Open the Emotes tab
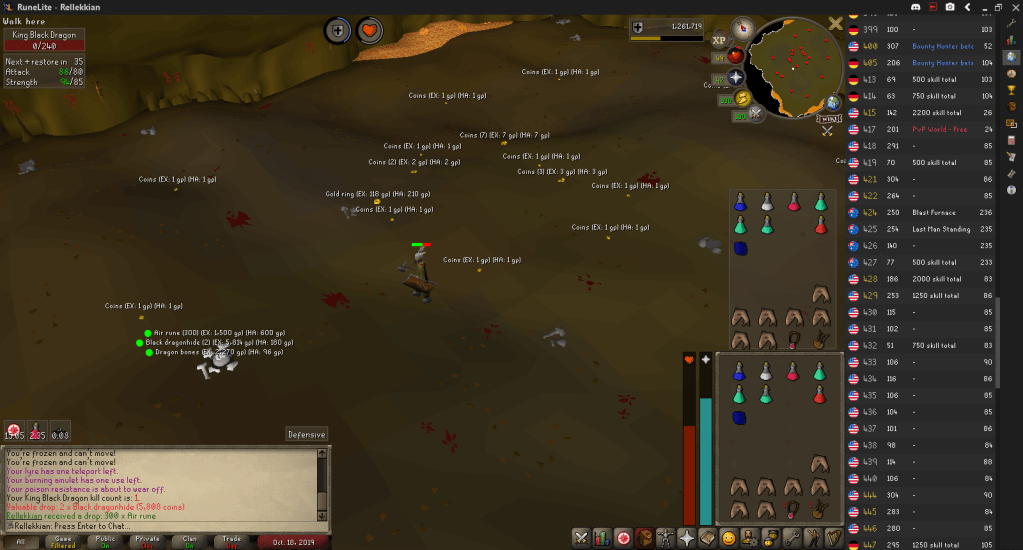Screen dimensions: 1023x550 pos(816,538)
